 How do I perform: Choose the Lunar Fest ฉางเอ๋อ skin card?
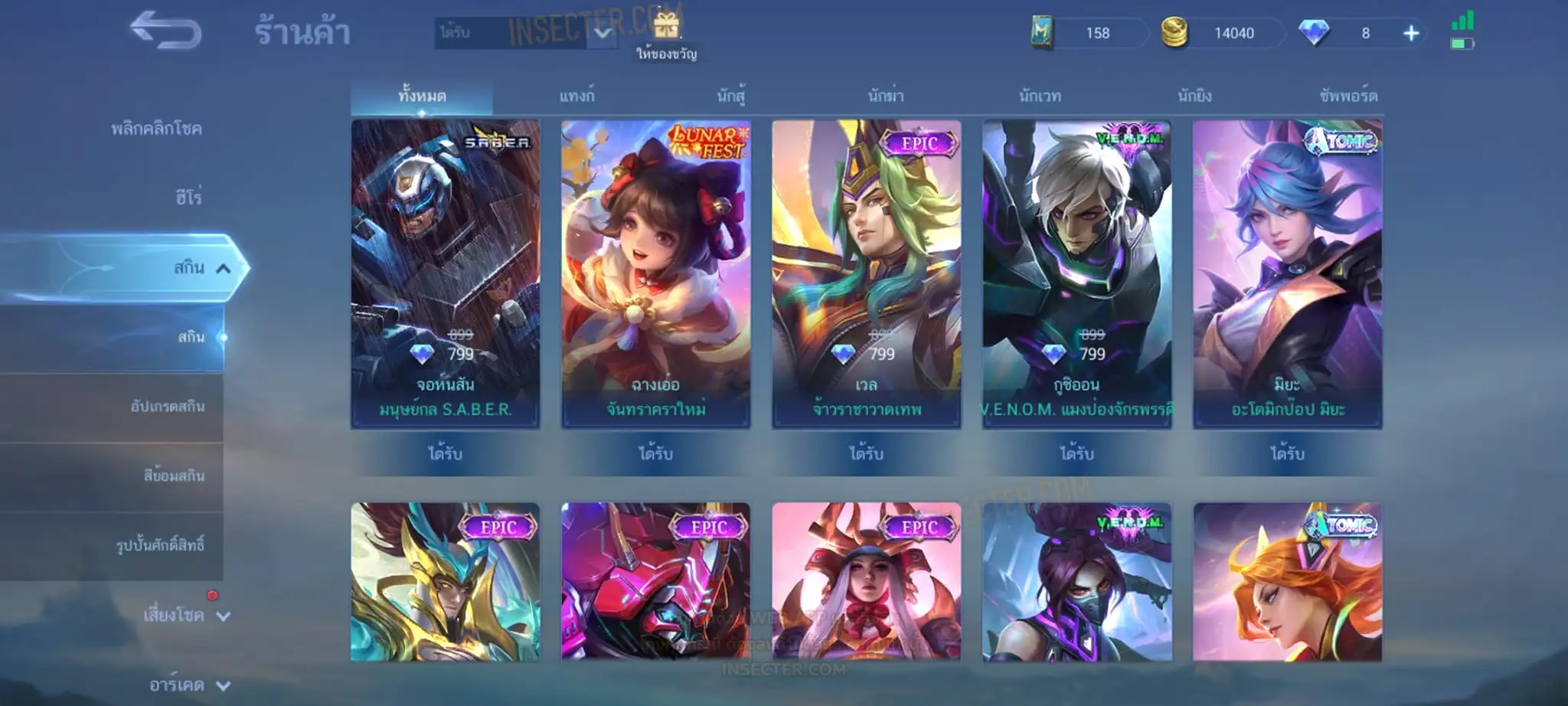pyautogui.click(x=656, y=273)
